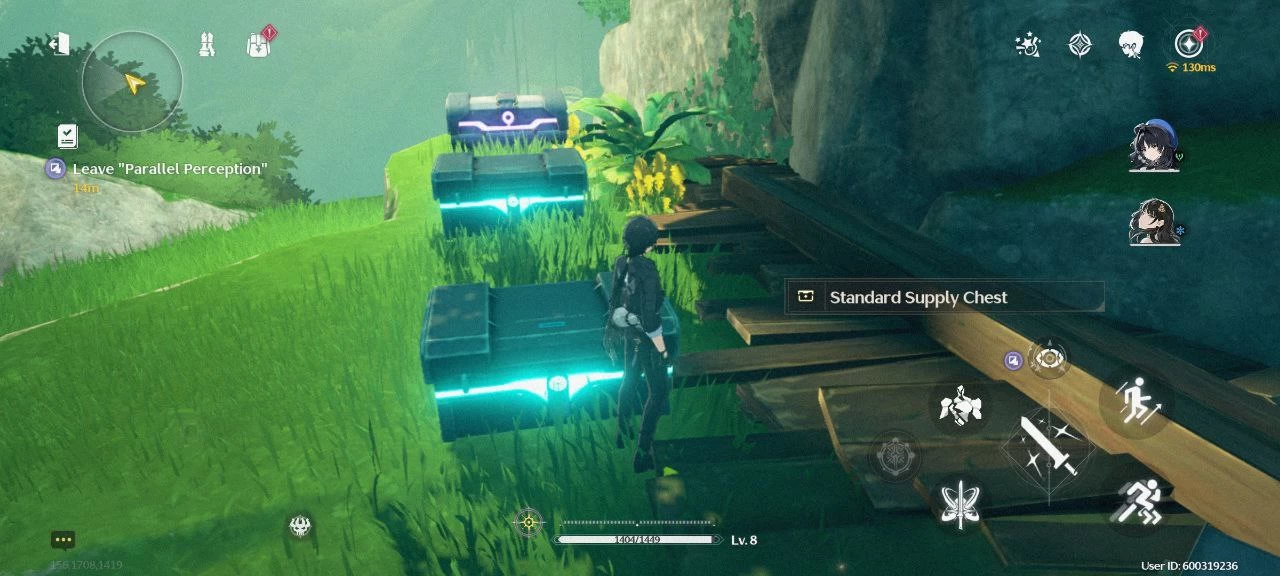Viewport: 1280px width, 576px height.
Task: Open the quest log clipboard icon
Action: click(x=68, y=136)
